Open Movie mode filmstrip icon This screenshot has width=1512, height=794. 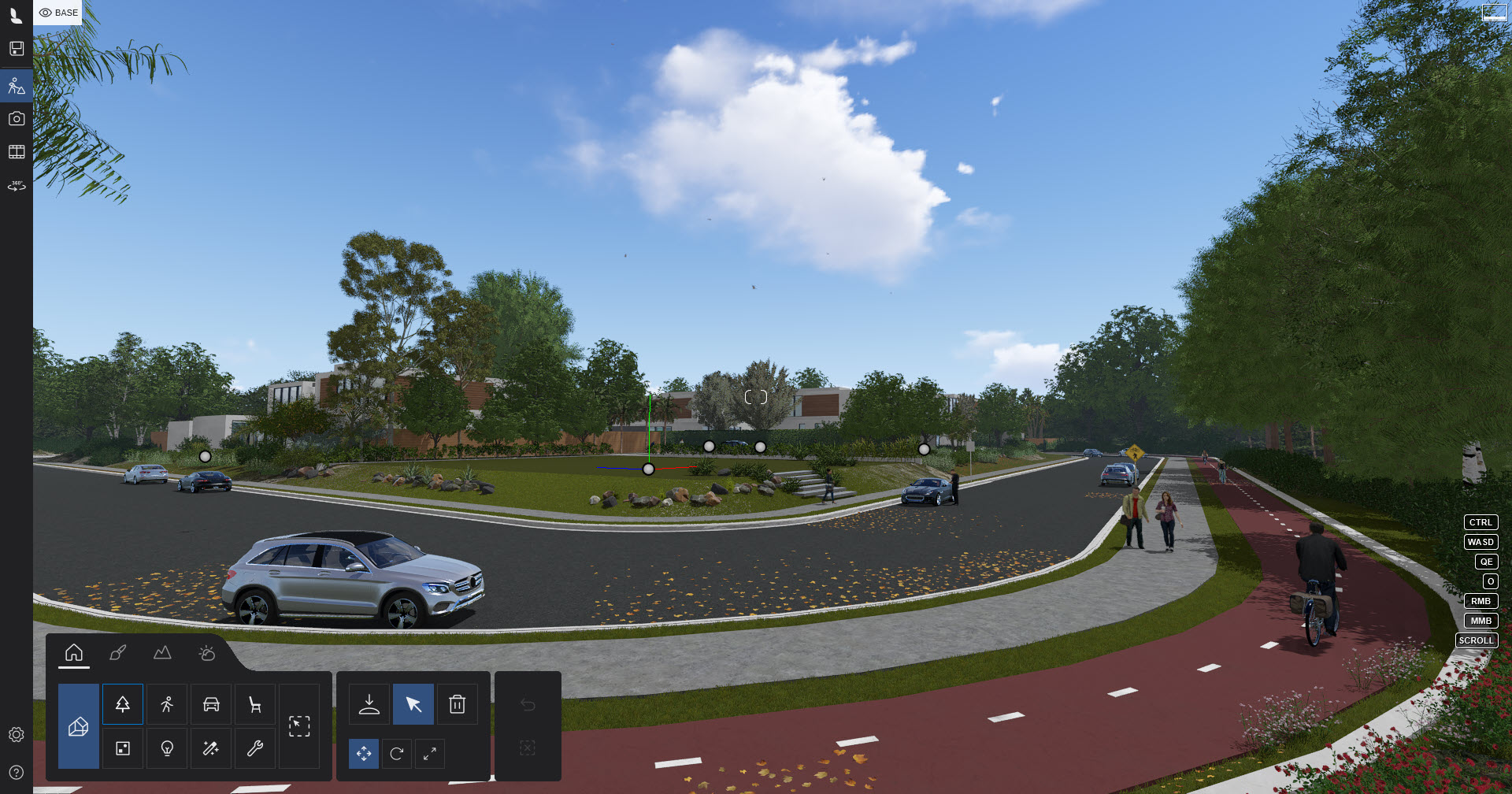point(17,151)
